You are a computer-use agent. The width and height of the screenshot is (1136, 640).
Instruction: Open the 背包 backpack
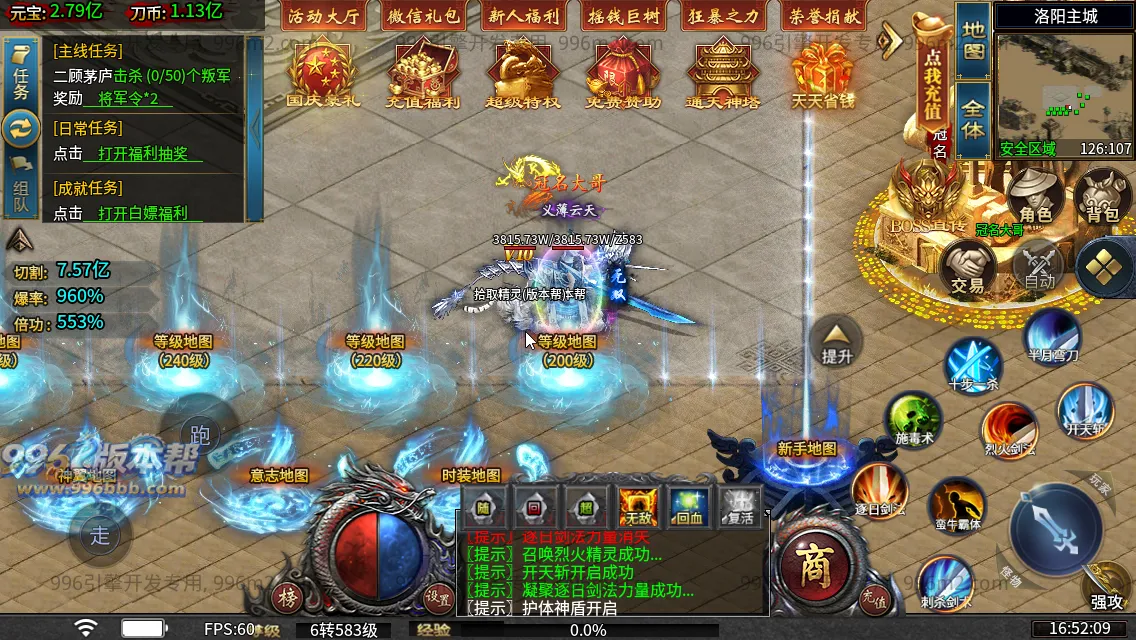(x=1102, y=196)
